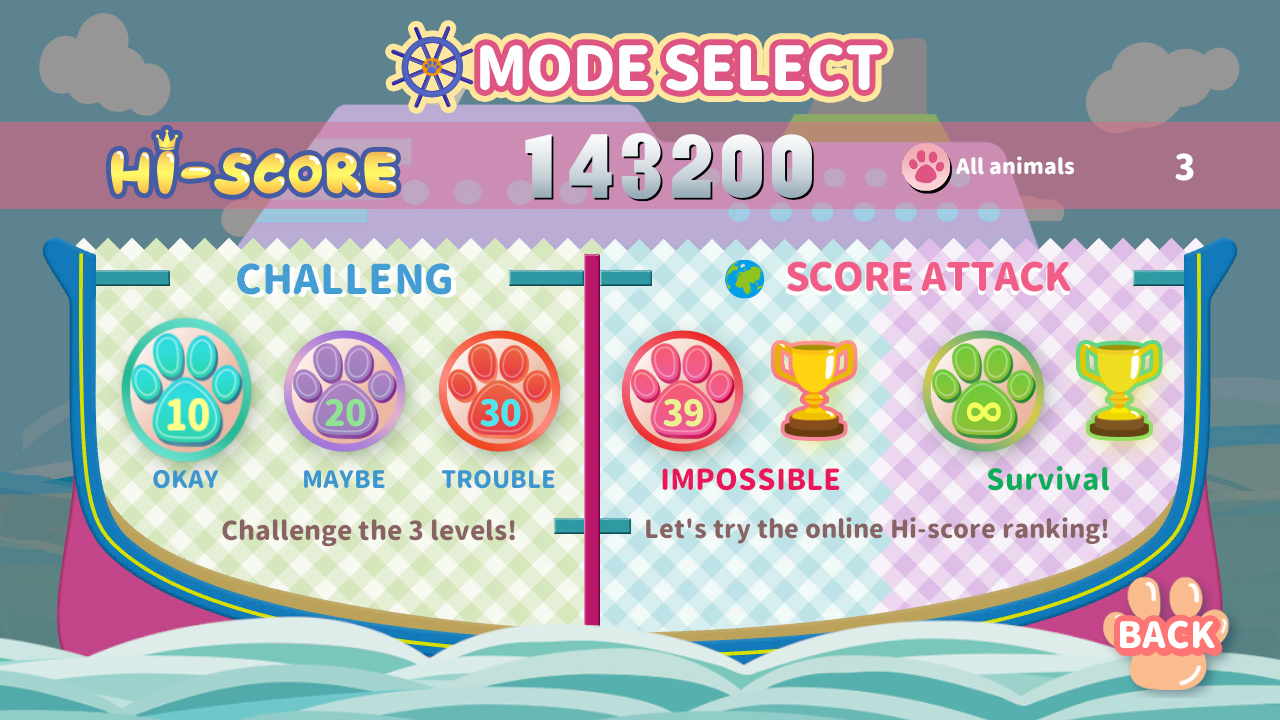The height and width of the screenshot is (720, 1280).
Task: Click the animal count number 3
Action: tap(1183, 166)
